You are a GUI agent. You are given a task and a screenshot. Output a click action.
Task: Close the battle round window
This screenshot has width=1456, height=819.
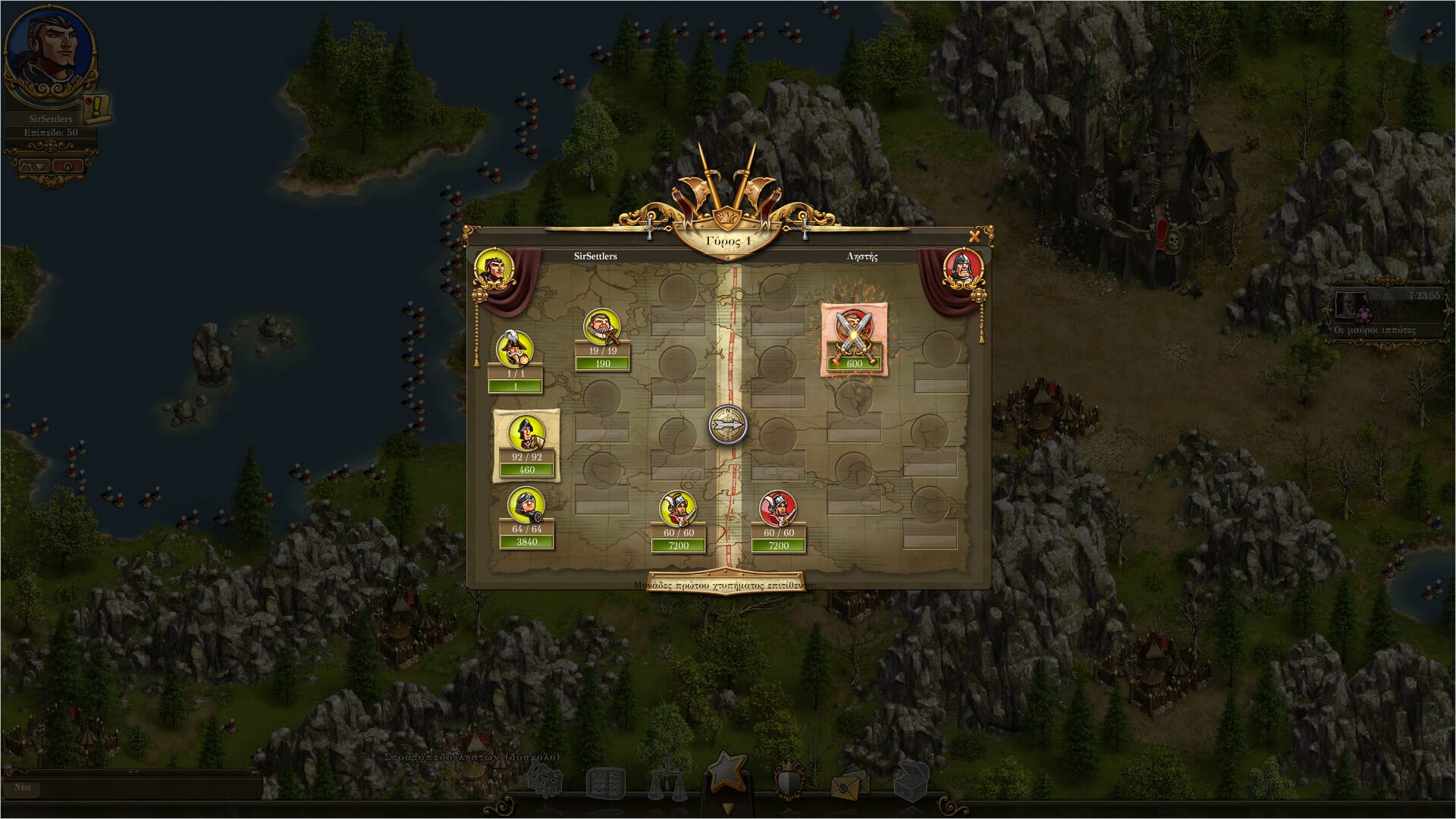click(x=974, y=237)
